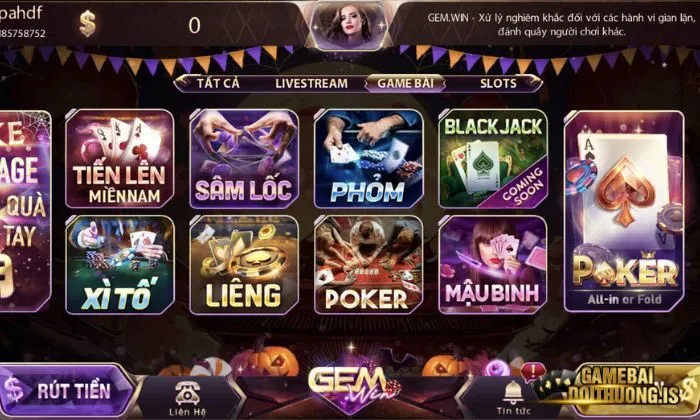The image size is (700, 420).
Task: Choose the Poker table game tile
Action: (368, 265)
